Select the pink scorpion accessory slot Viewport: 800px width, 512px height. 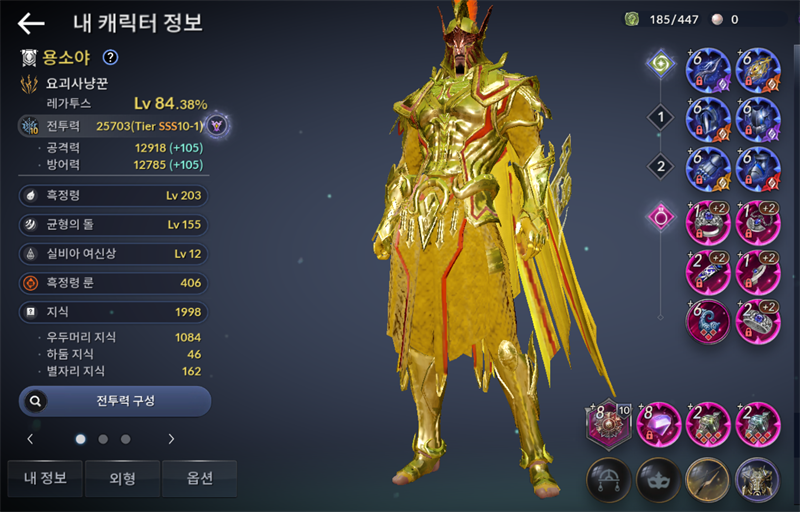click(x=708, y=320)
